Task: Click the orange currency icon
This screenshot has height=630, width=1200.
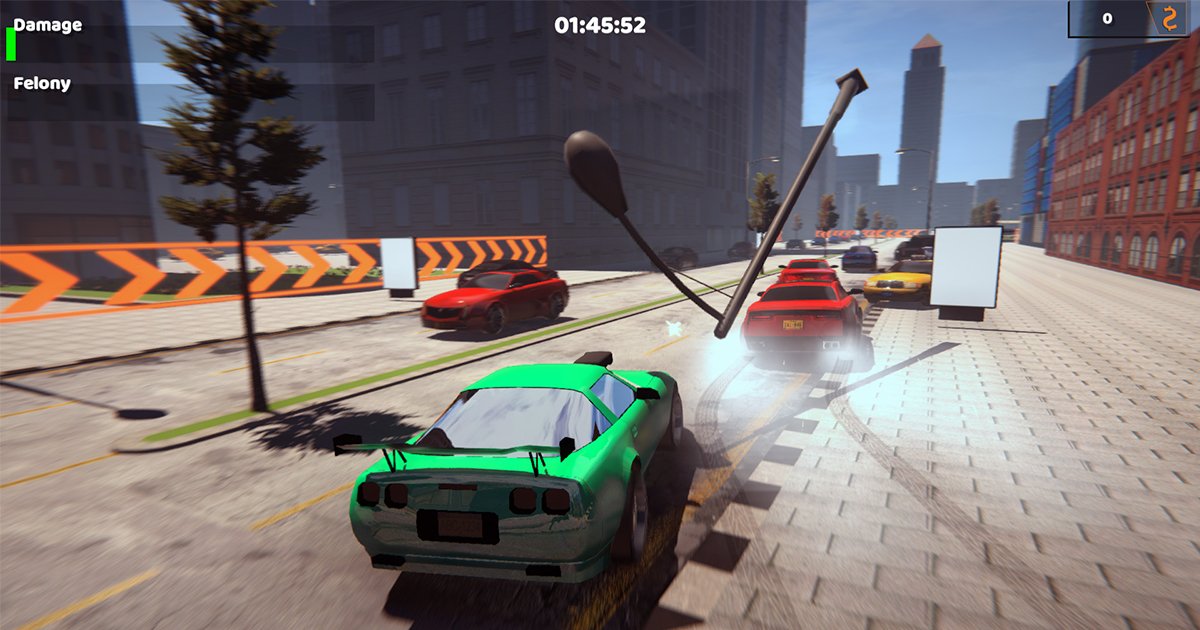Action: (x=1168, y=19)
